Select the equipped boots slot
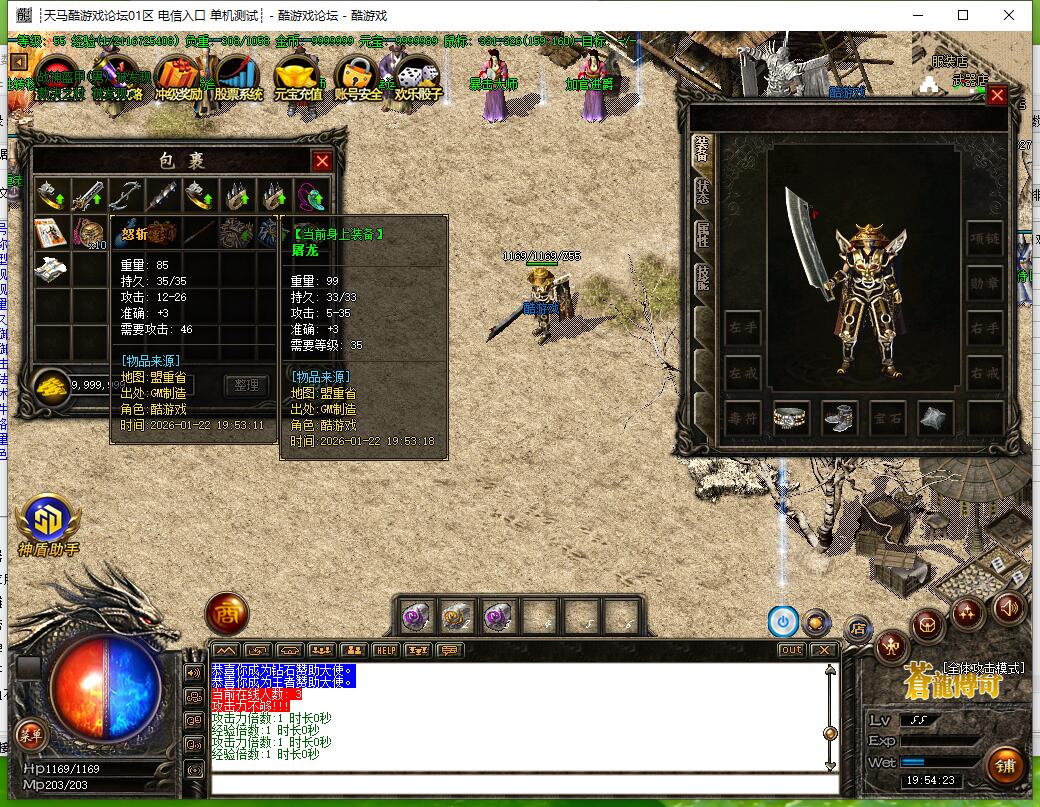Image resolution: width=1040 pixels, height=807 pixels. click(839, 418)
